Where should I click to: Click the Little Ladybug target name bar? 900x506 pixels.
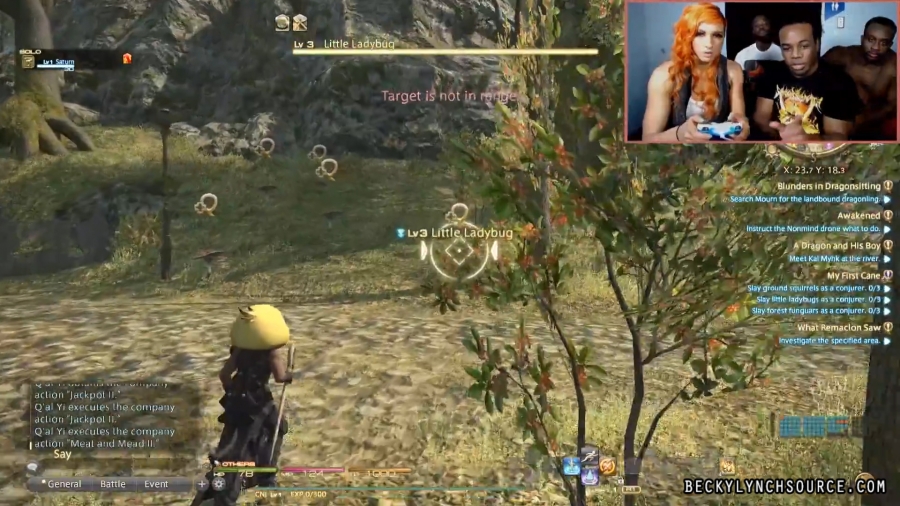pyautogui.click(x=445, y=46)
